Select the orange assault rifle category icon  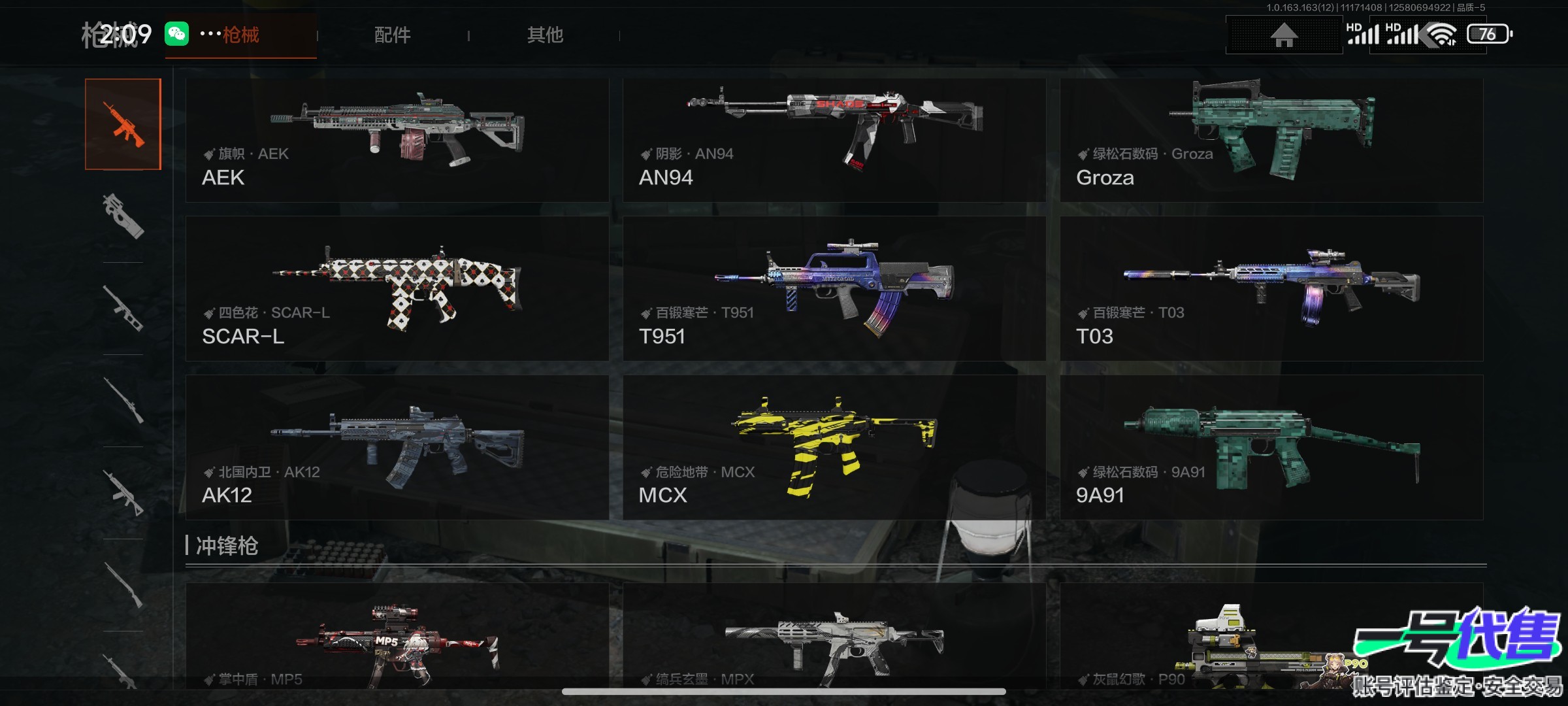pyautogui.click(x=123, y=124)
